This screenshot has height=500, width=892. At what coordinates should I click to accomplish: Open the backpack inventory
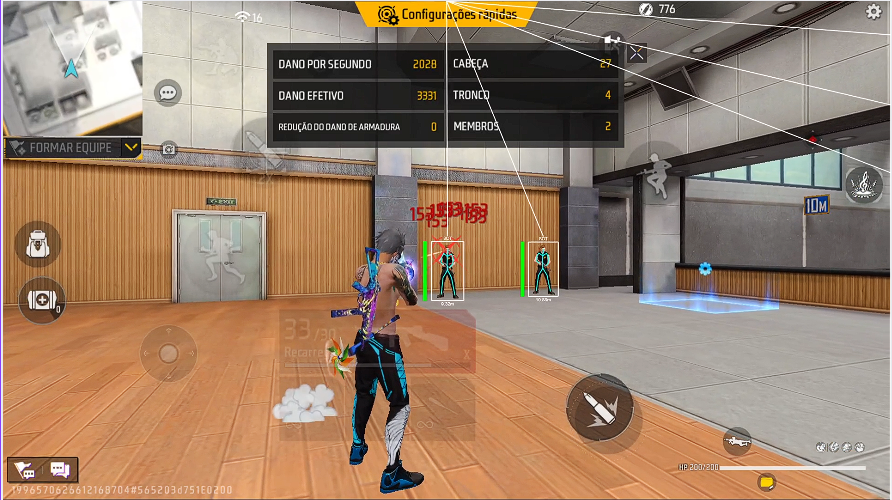[38, 243]
